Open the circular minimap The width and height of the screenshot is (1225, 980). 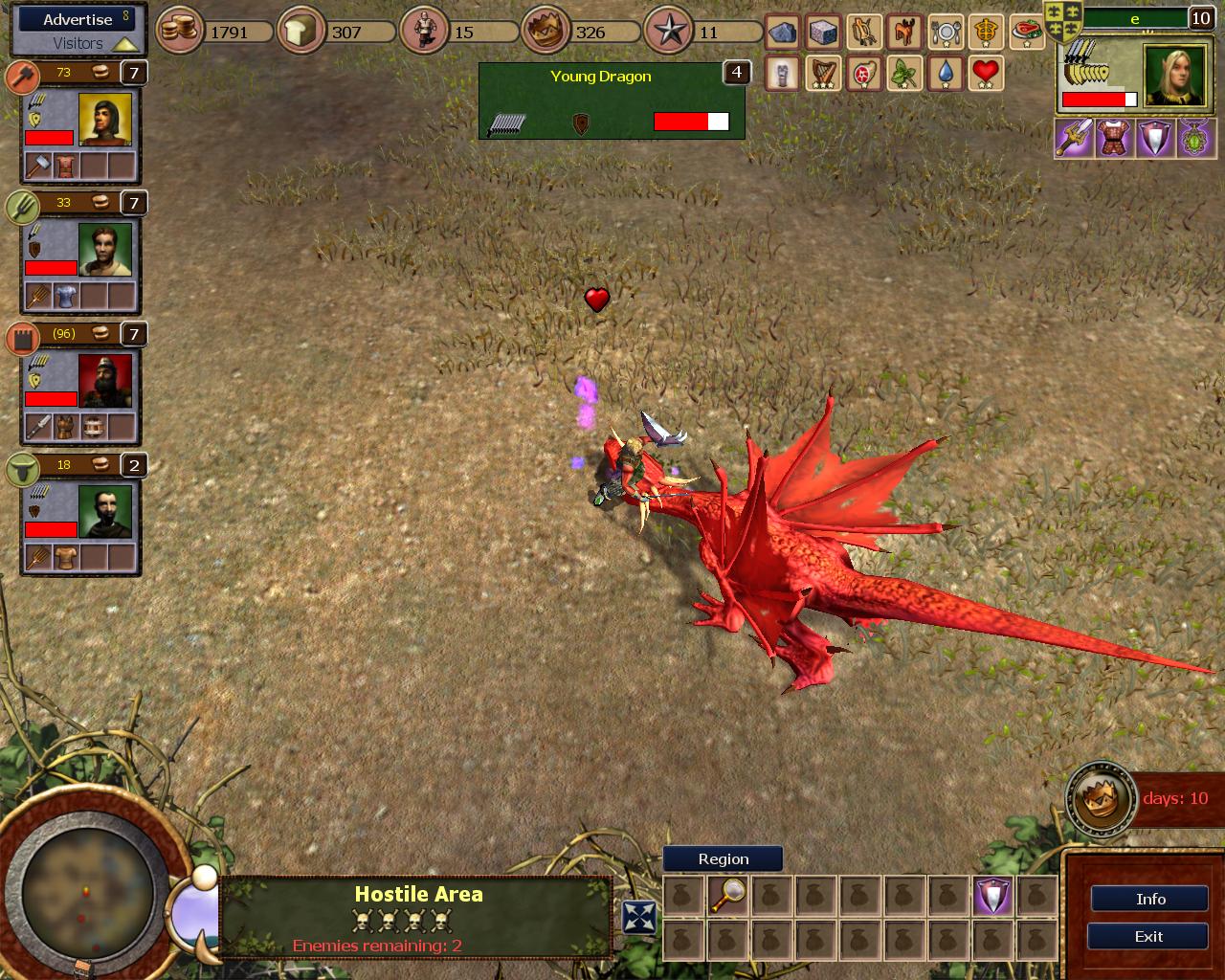pyautogui.click(x=86, y=890)
